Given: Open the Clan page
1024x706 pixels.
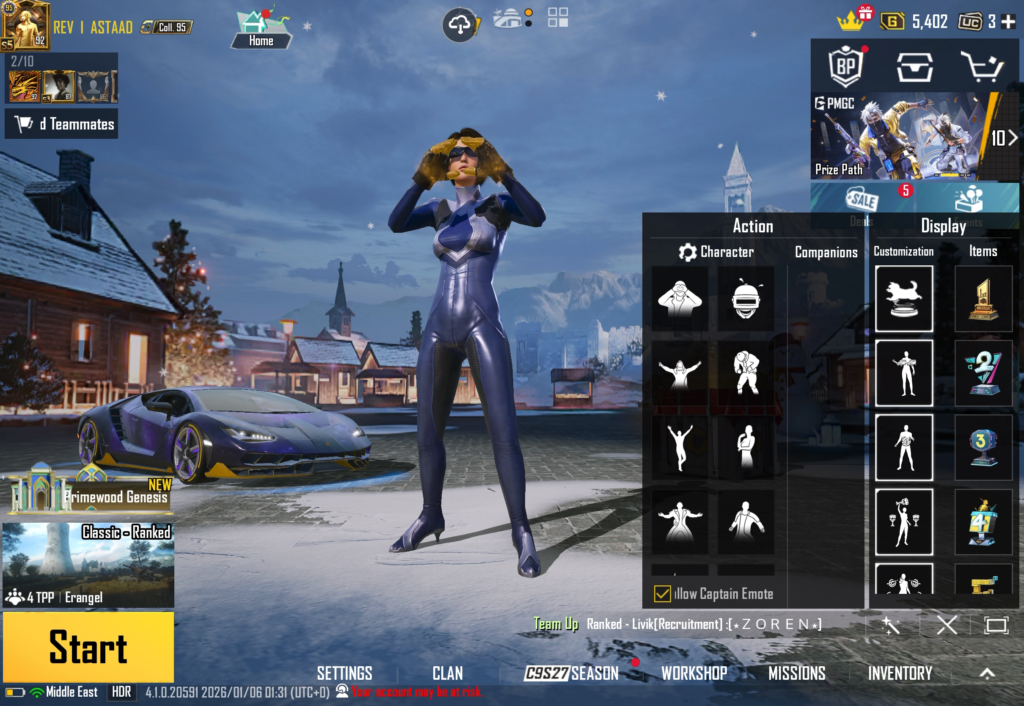Looking at the screenshot, I should pos(447,673).
